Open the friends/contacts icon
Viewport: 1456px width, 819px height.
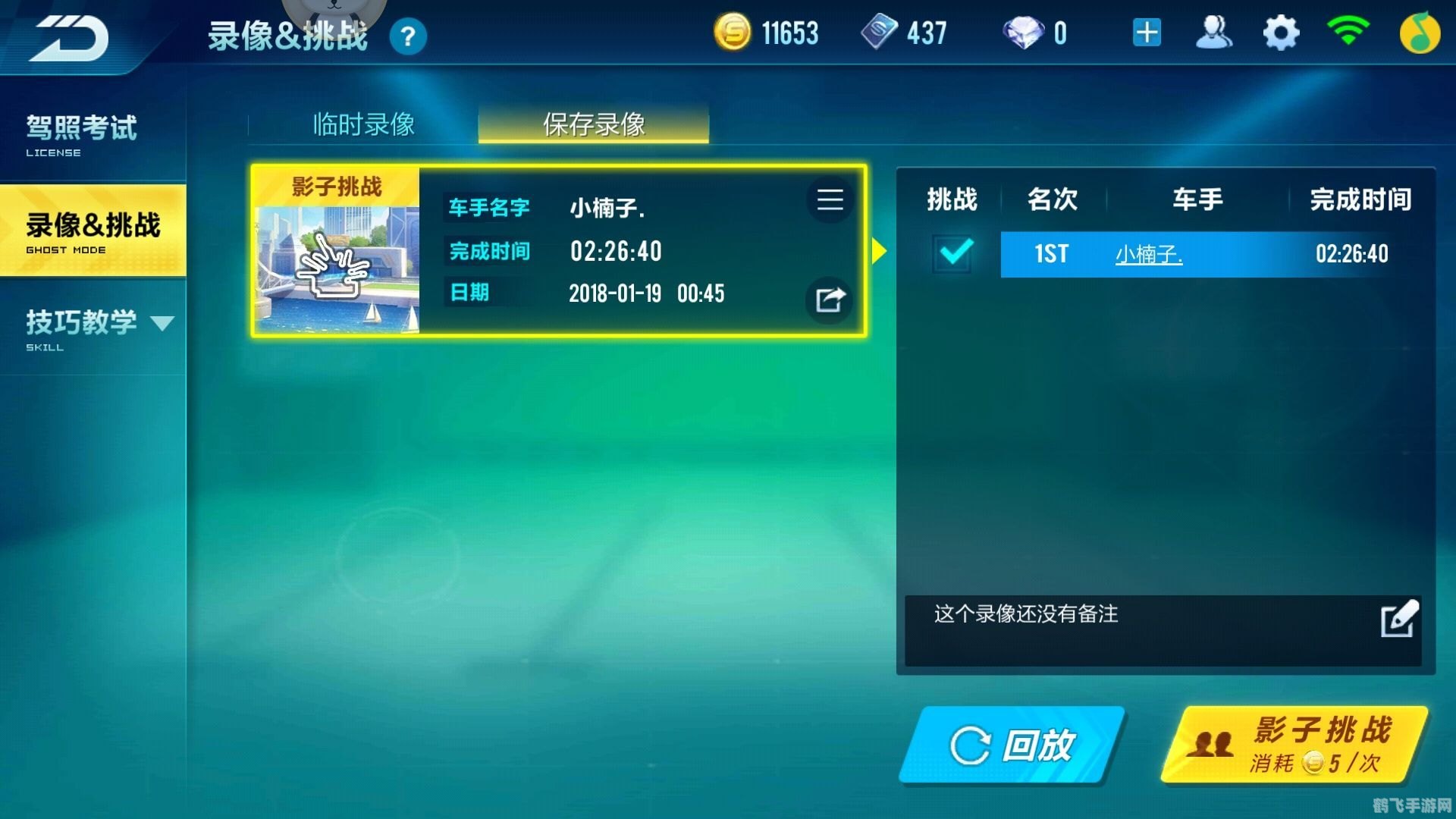[x=1214, y=32]
